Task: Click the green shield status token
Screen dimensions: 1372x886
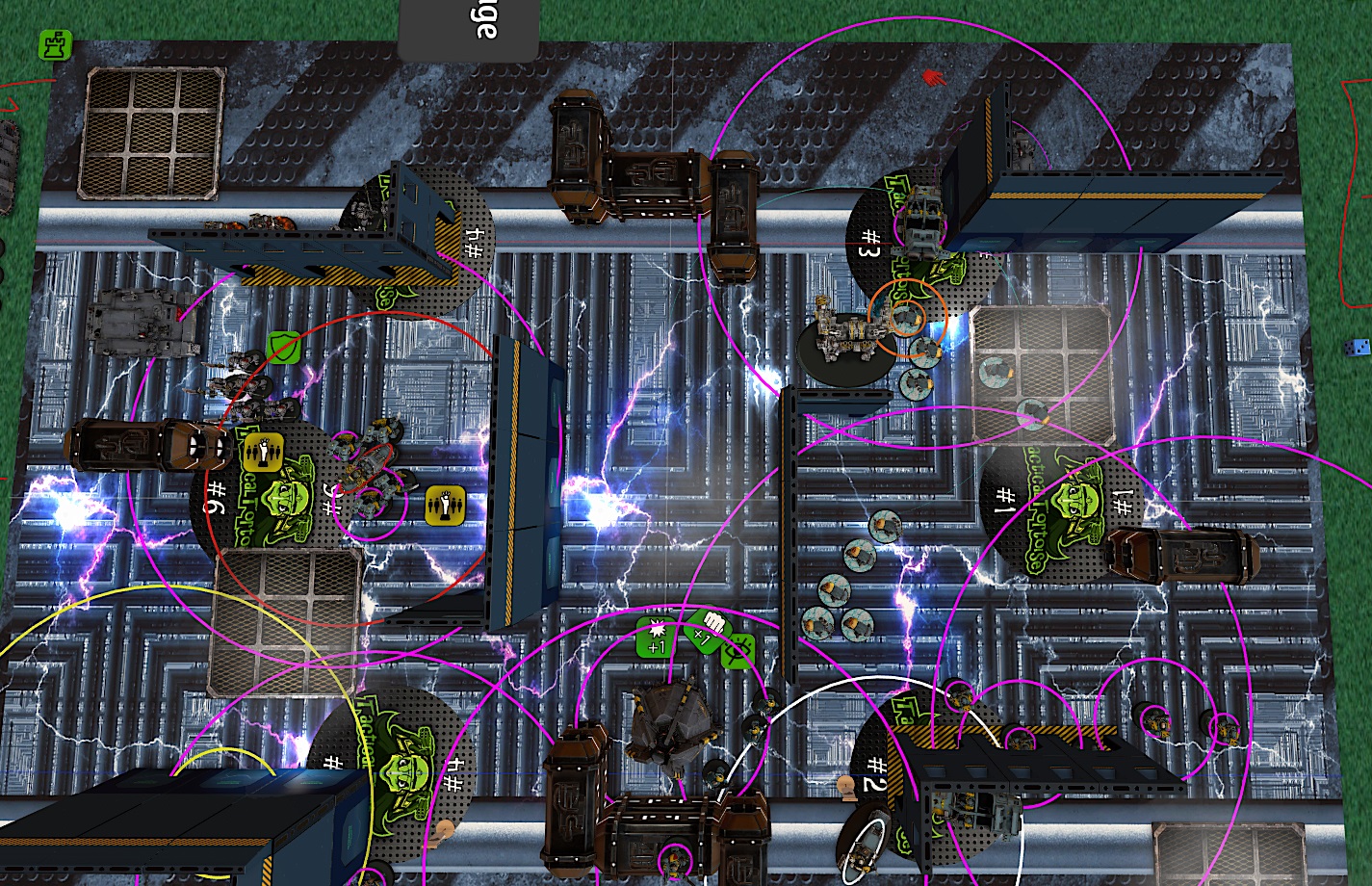Action: (281, 344)
